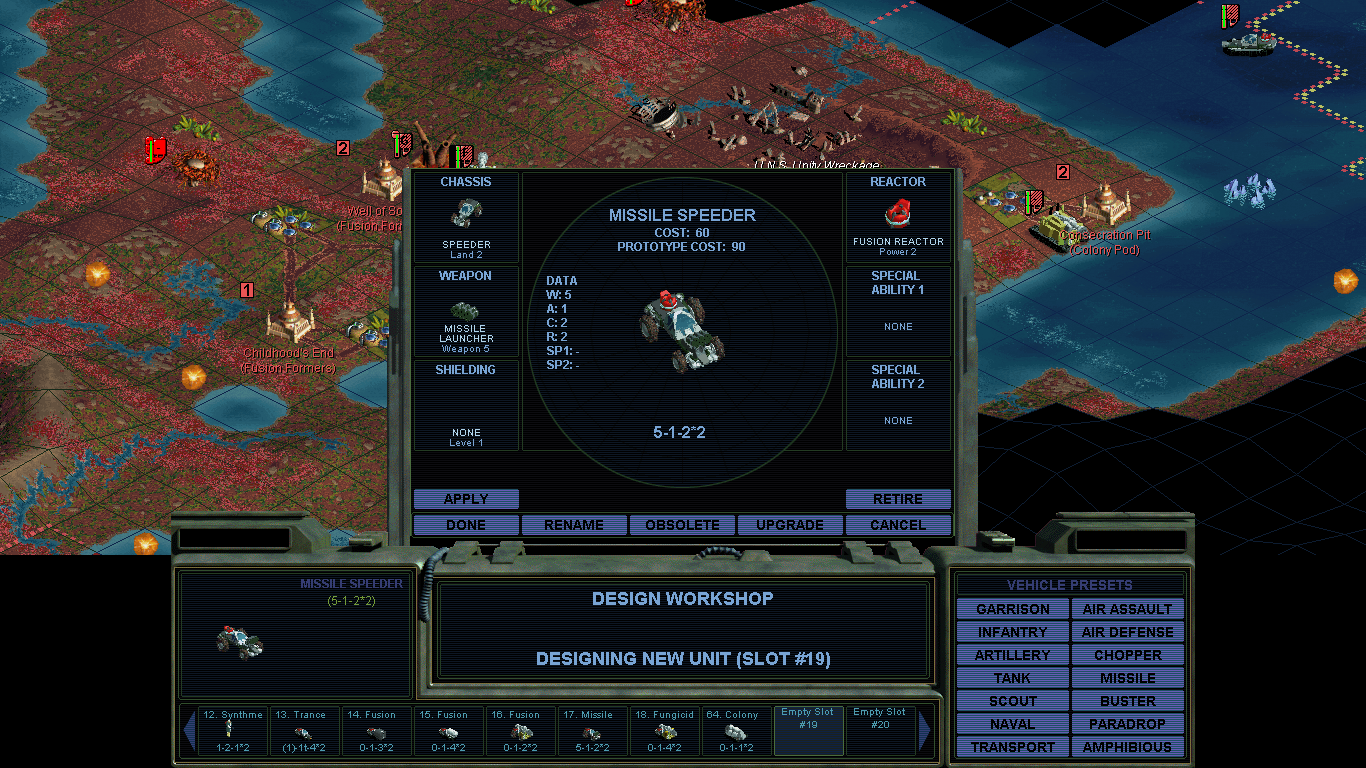1366x768 pixels.
Task: Select the 17. Missile design slot
Action: click(596, 731)
